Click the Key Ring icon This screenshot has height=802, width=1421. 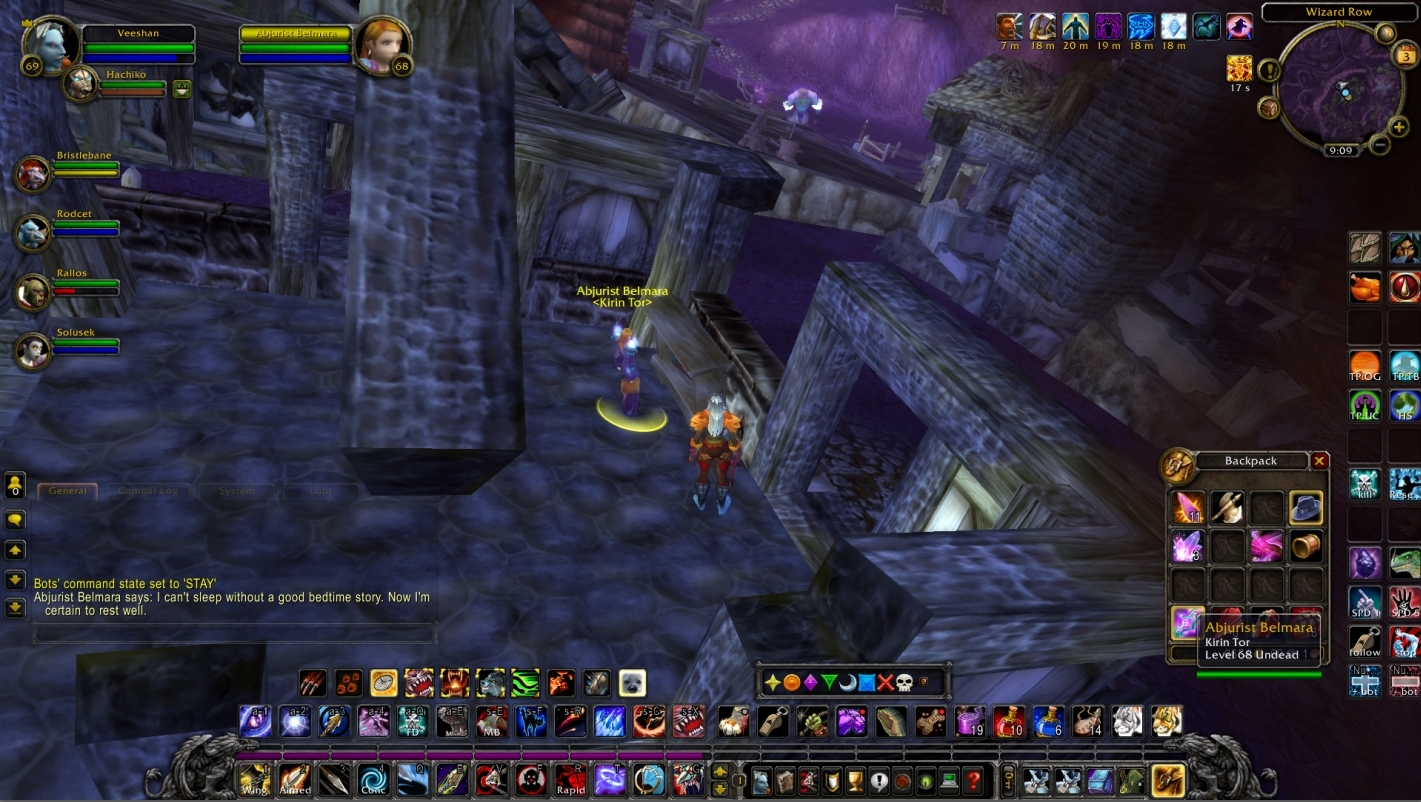[1009, 780]
